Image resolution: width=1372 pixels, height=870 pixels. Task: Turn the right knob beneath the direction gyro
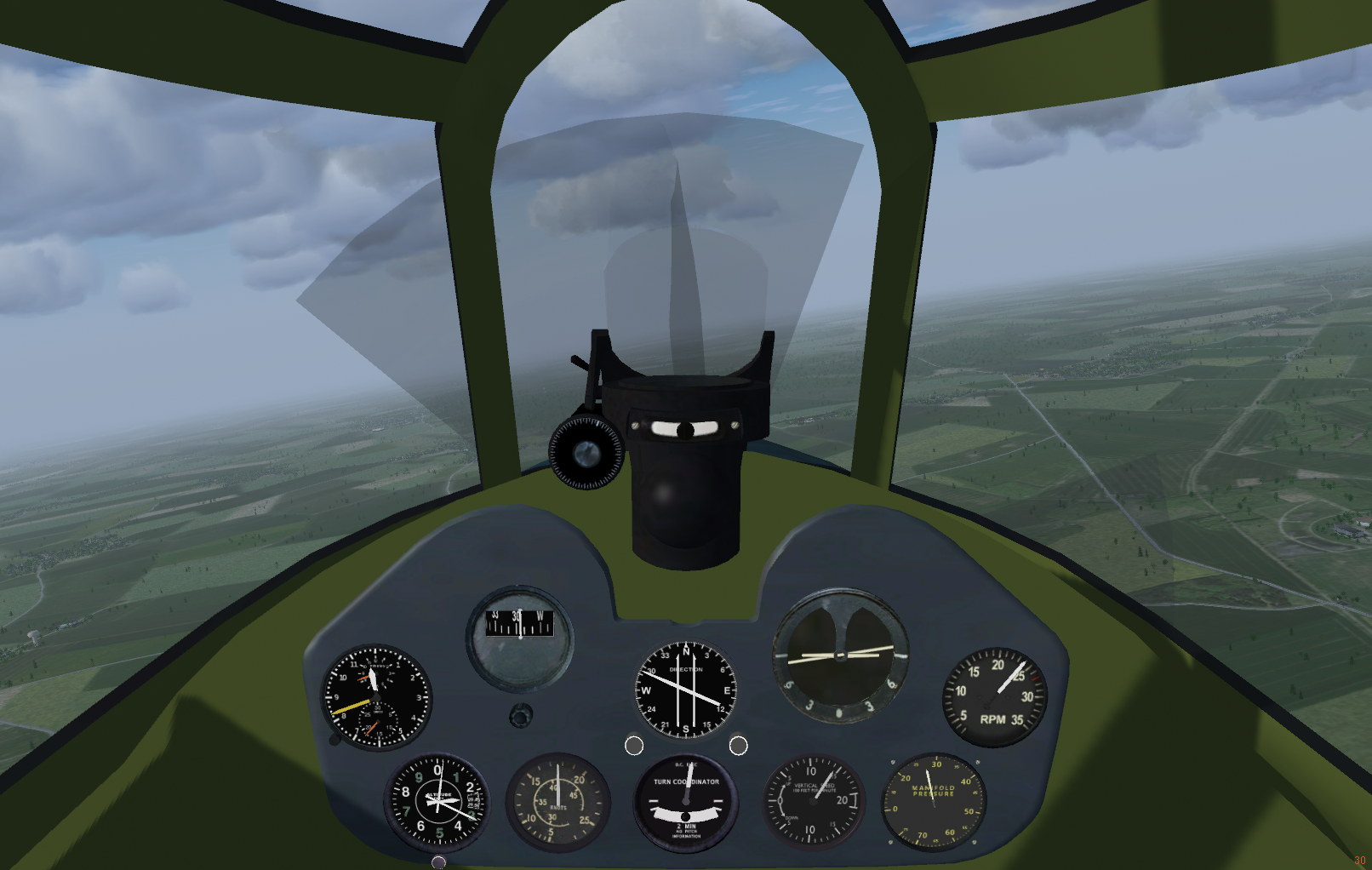[x=739, y=746]
